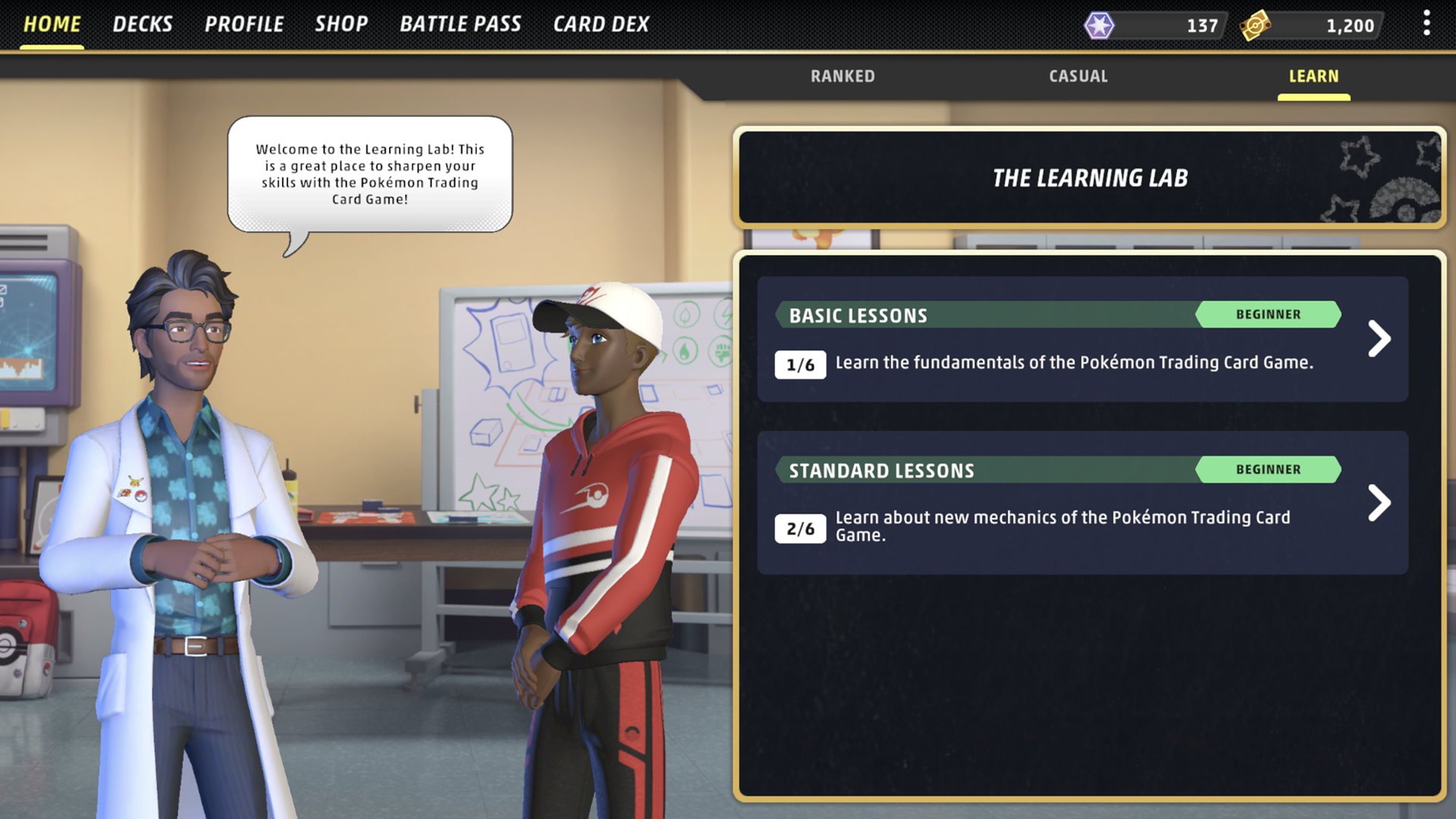Click the Basic Lessons green progress bar

986,315
